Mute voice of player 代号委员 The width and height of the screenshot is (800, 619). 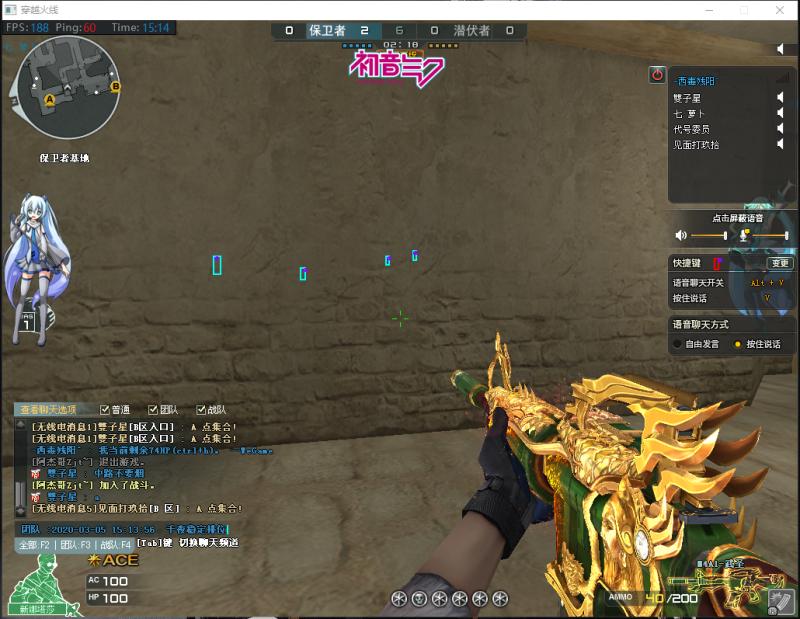coord(781,129)
